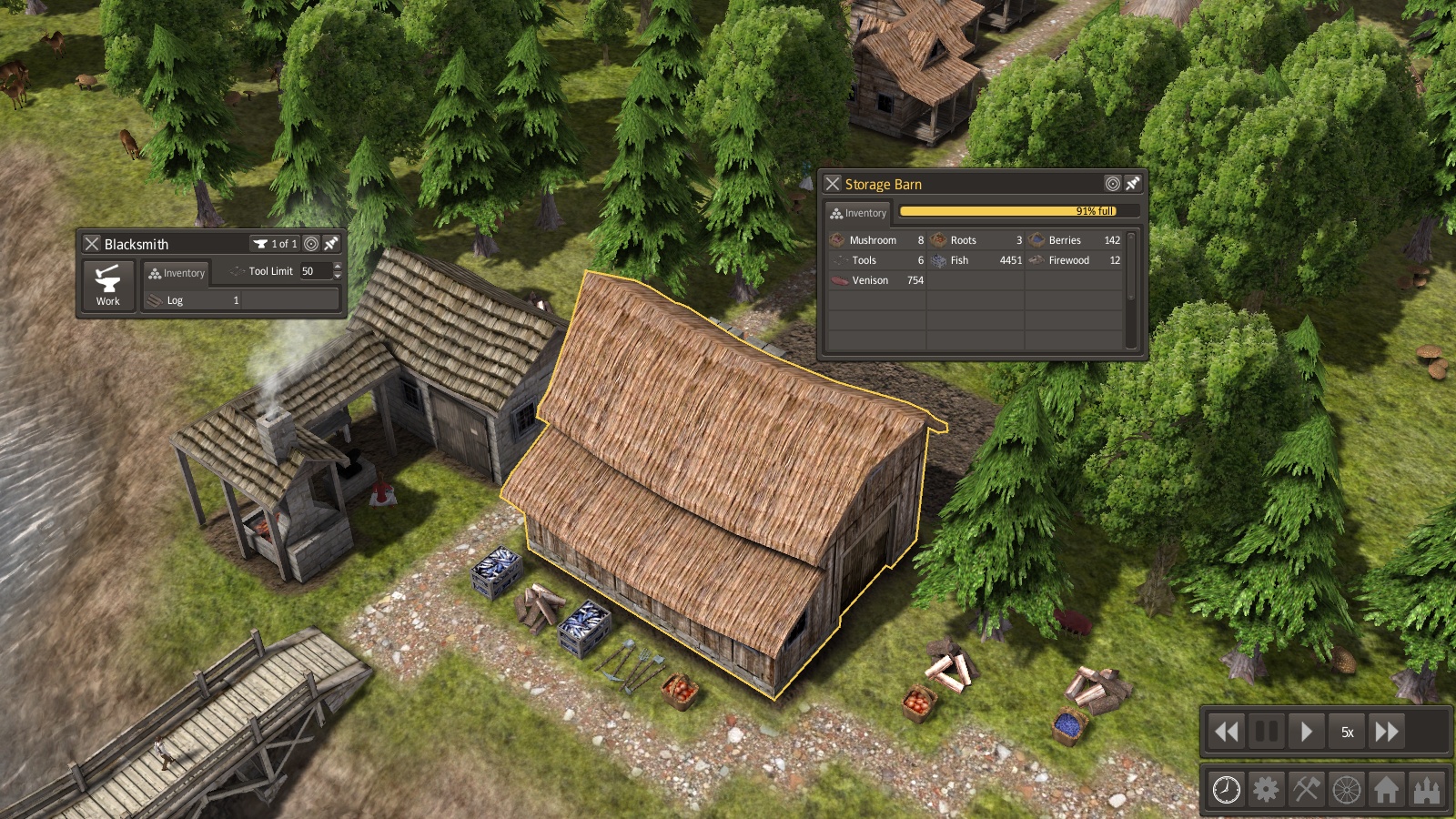
Task: Close the Blacksmith window
Action: coord(92,244)
